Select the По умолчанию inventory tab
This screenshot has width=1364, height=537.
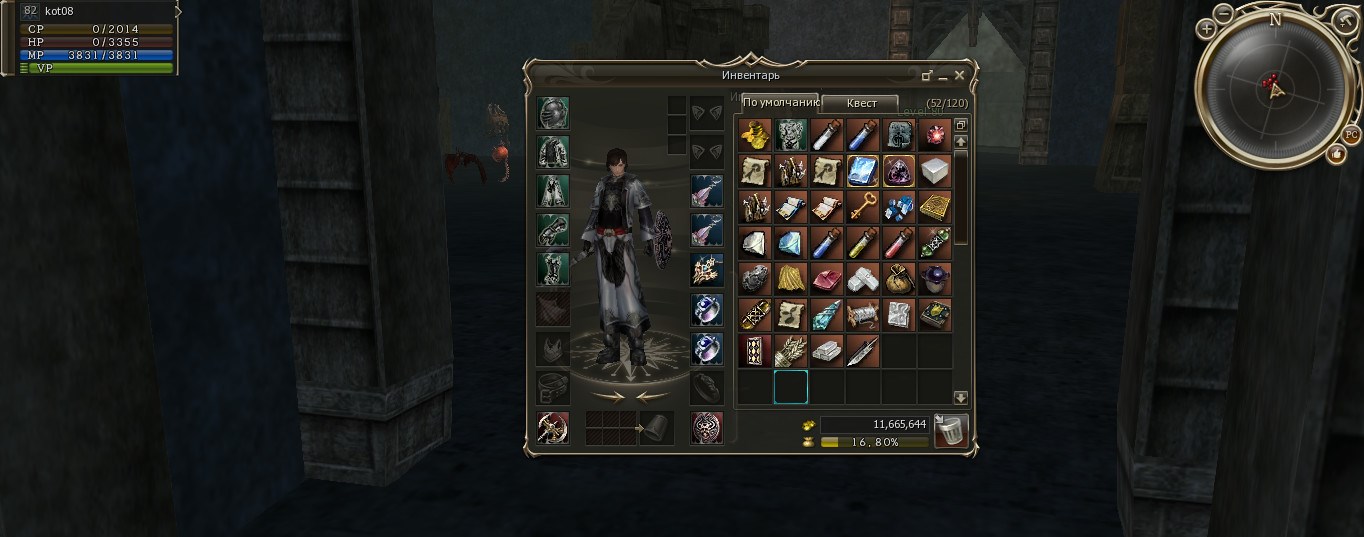coord(780,102)
